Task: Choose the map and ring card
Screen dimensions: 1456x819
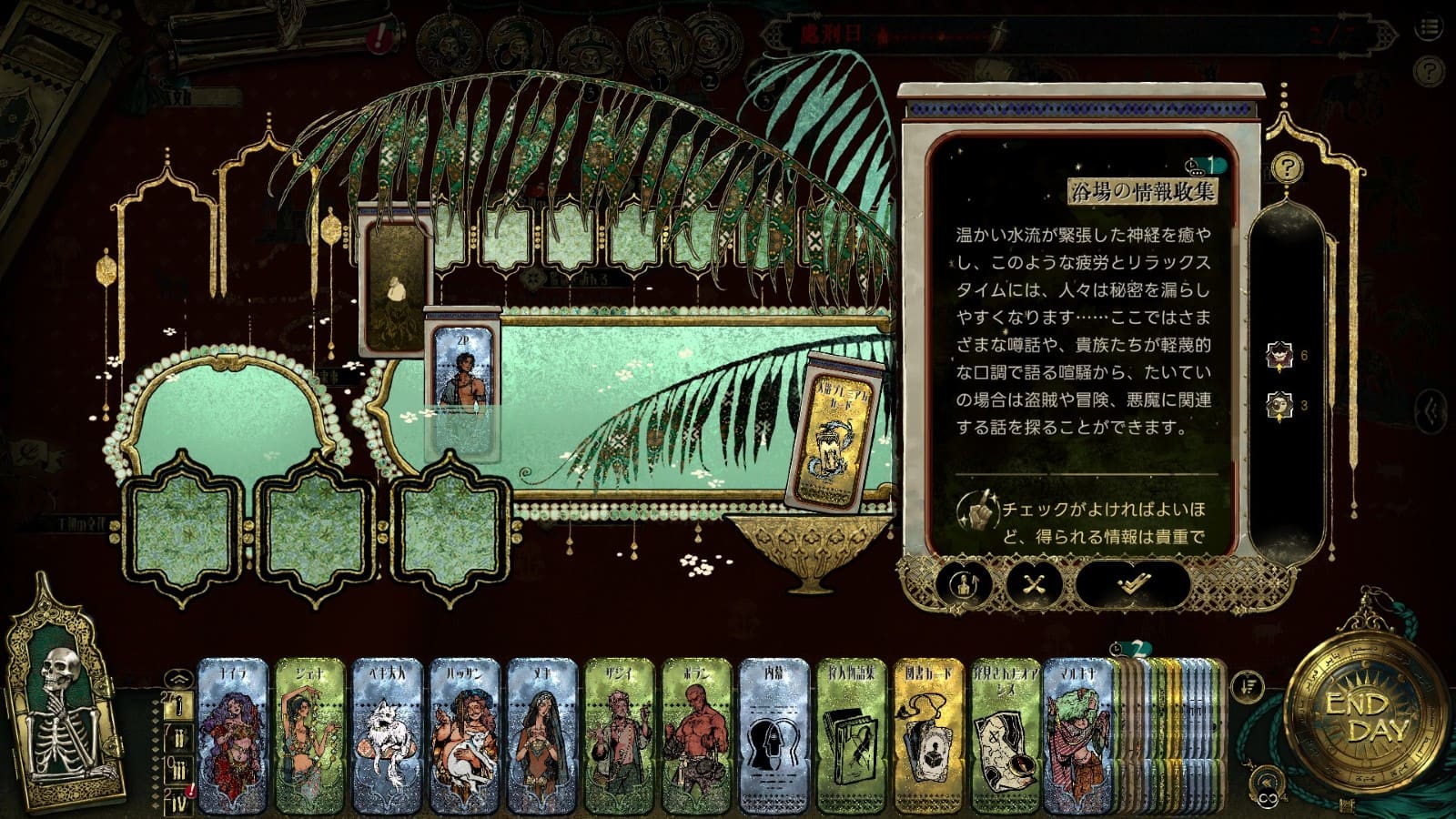Action: coord(1006,735)
